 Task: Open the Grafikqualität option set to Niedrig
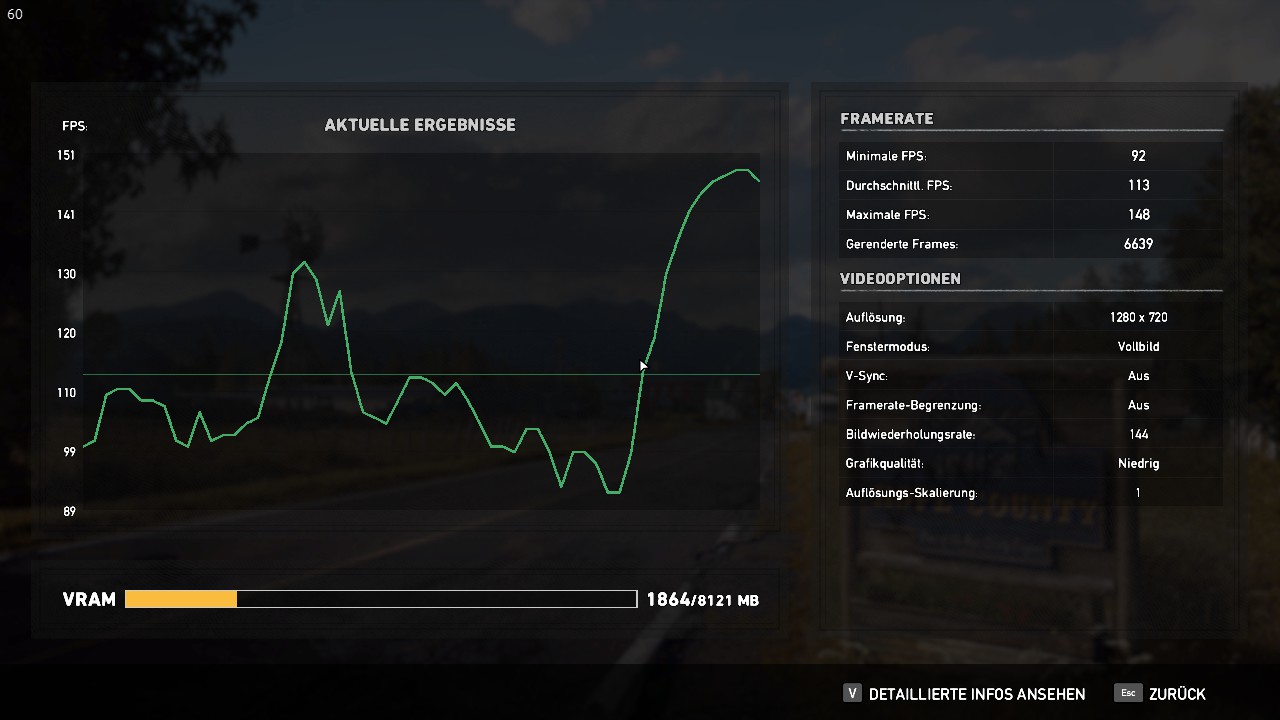click(1137, 463)
